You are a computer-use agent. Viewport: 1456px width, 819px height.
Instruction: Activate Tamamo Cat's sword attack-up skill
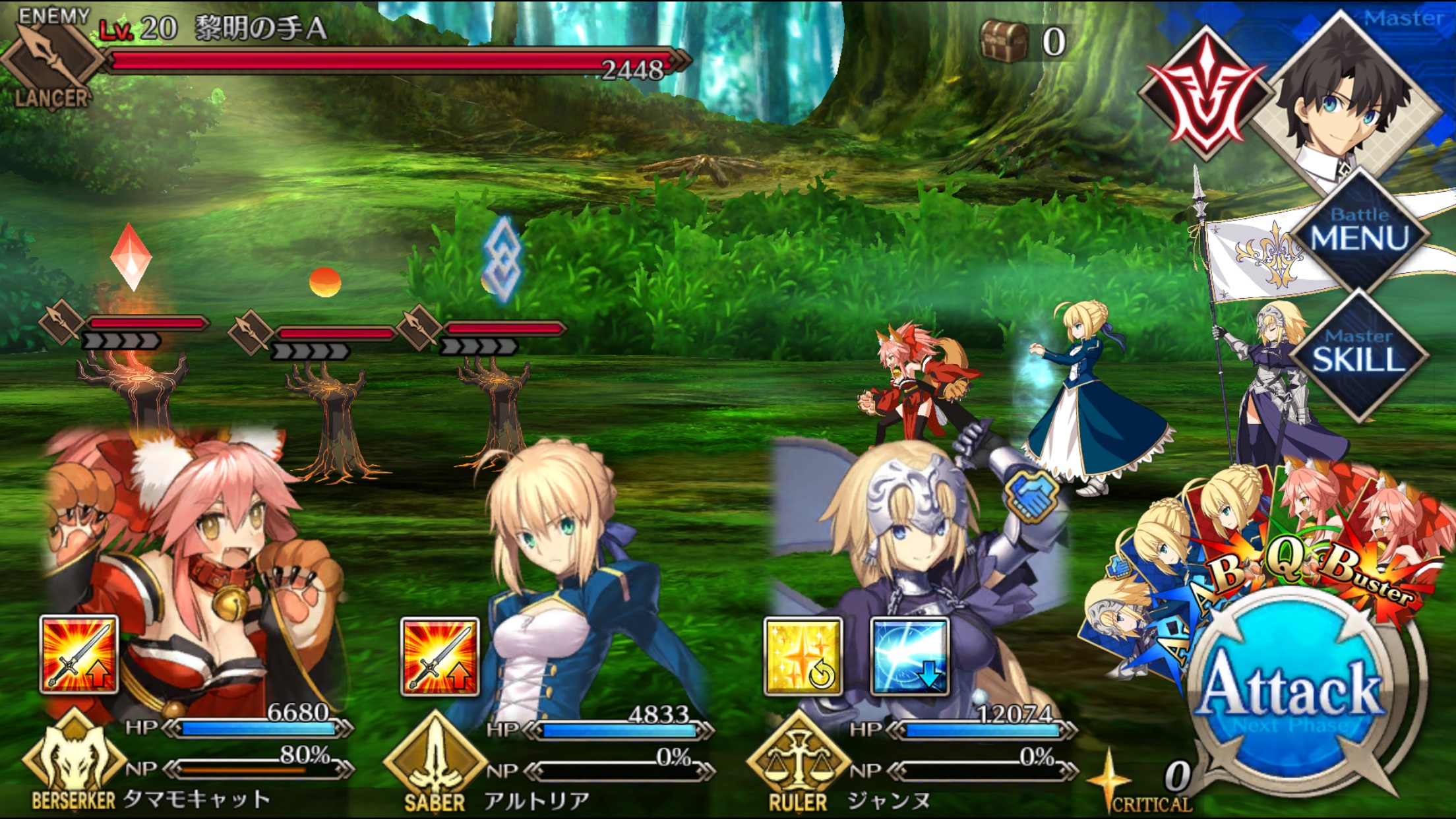pyautogui.click(x=79, y=655)
